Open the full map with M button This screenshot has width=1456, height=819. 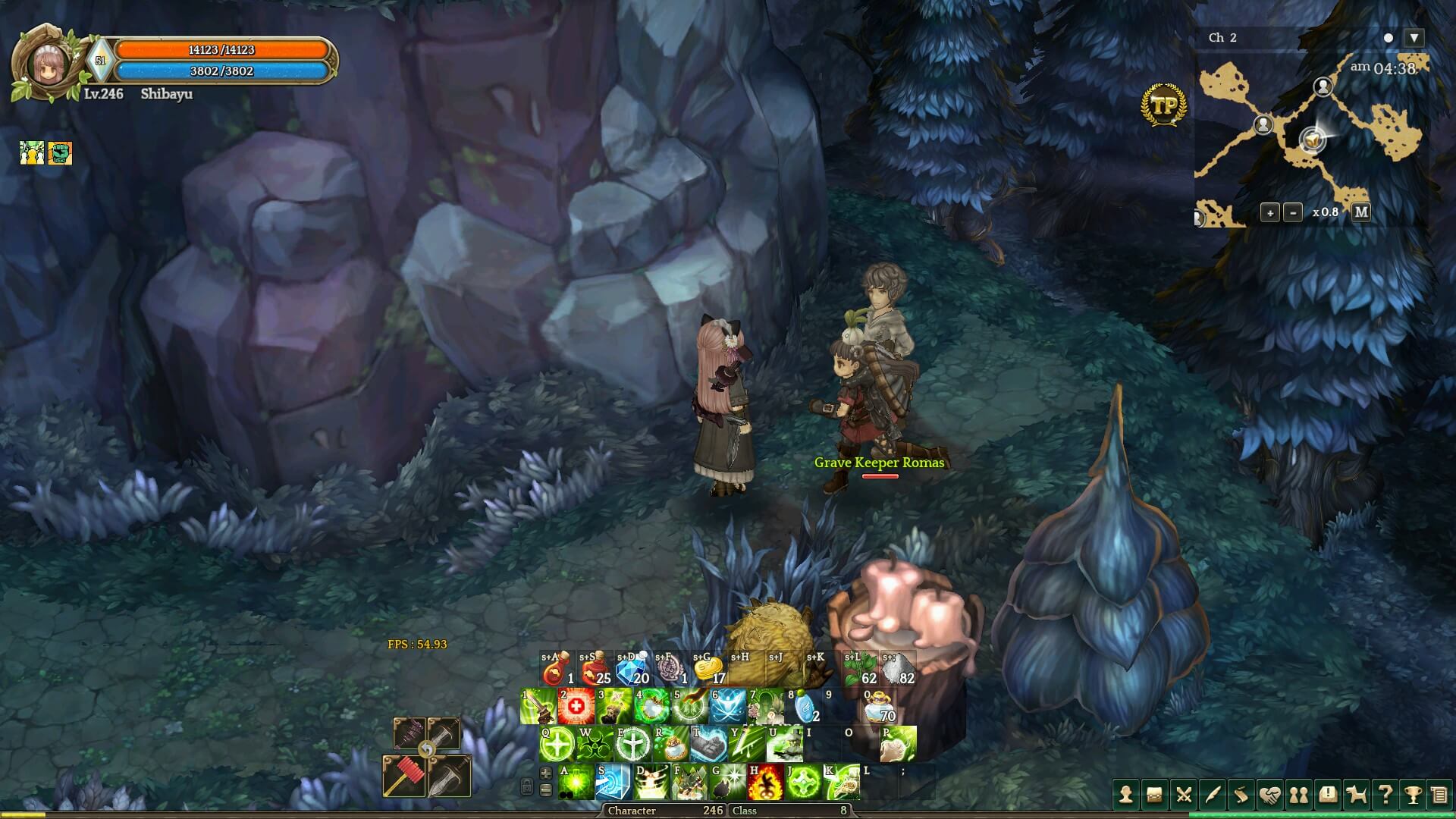(x=1361, y=212)
